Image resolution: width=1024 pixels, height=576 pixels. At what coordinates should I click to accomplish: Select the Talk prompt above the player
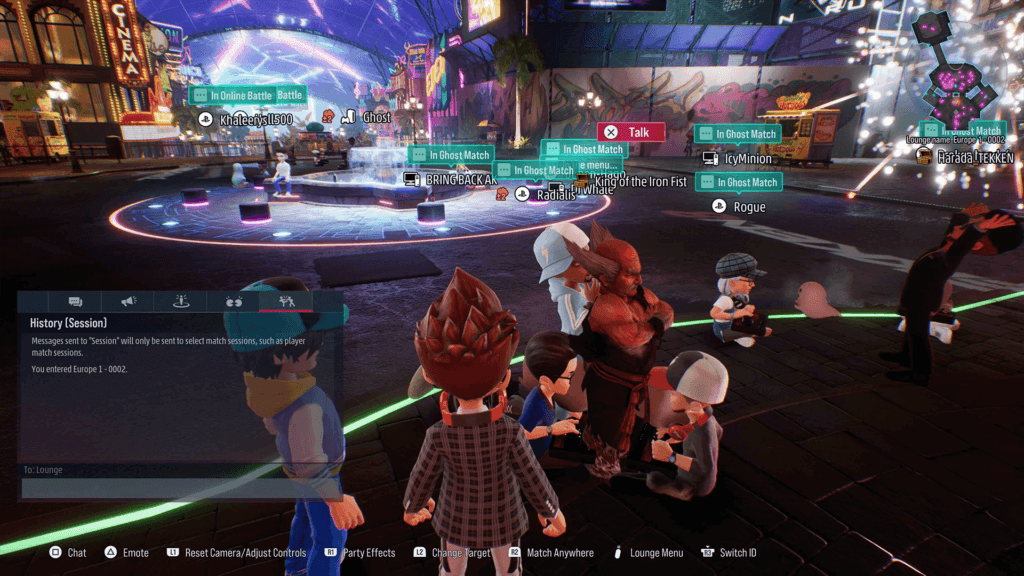(630, 132)
